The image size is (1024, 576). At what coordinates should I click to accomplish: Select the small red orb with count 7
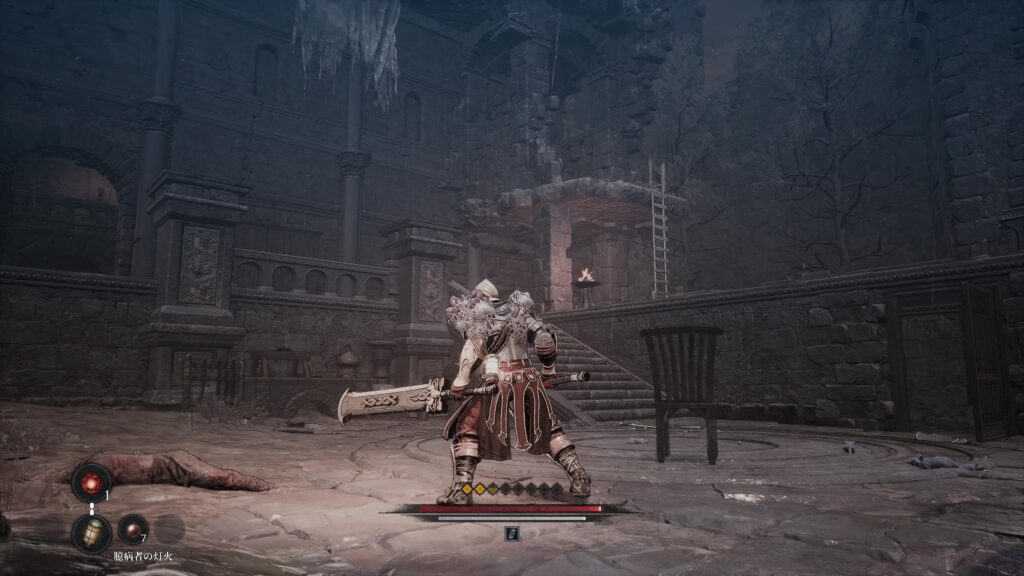coord(132,529)
